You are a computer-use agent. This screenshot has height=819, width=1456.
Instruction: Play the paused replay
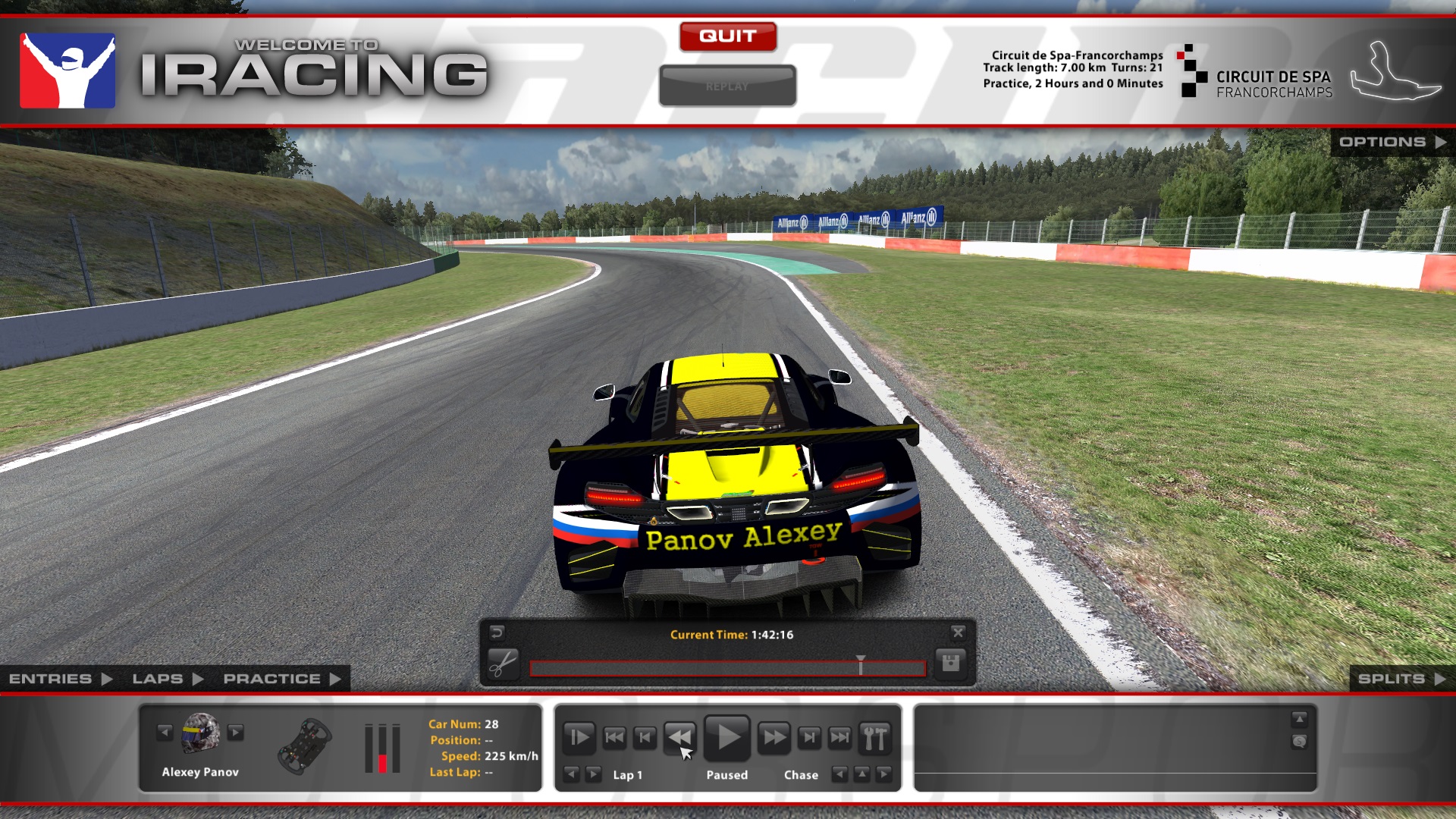tap(727, 737)
